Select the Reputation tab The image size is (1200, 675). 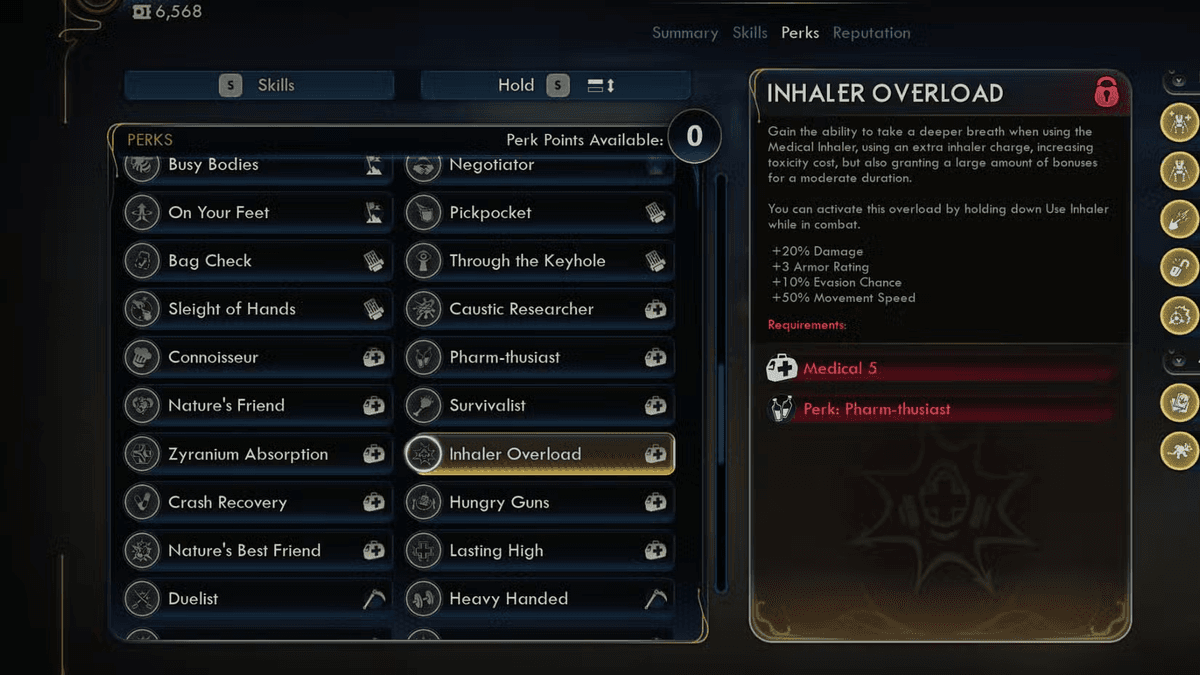(871, 33)
